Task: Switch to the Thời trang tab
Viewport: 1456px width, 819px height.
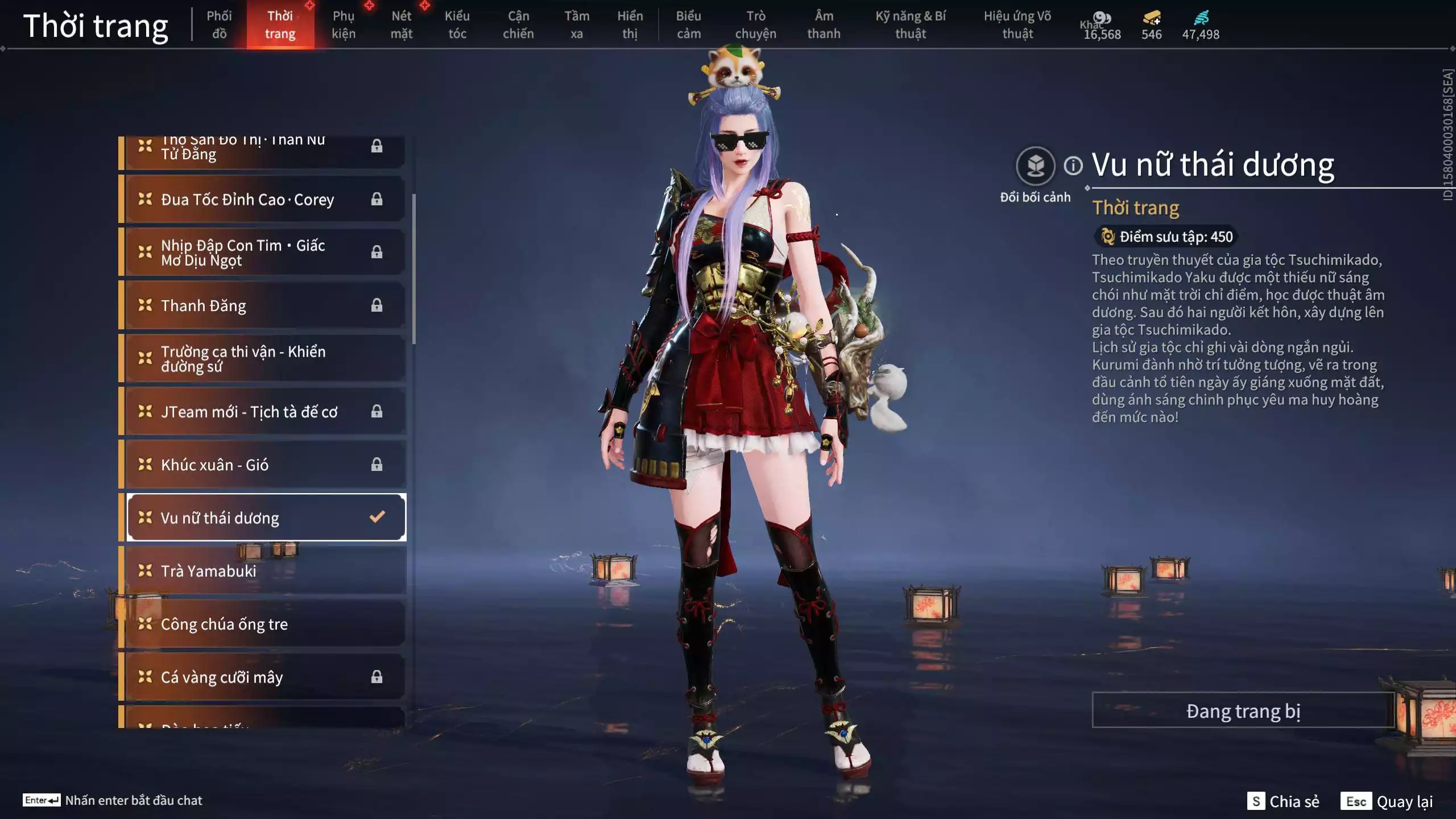Action: 282,24
